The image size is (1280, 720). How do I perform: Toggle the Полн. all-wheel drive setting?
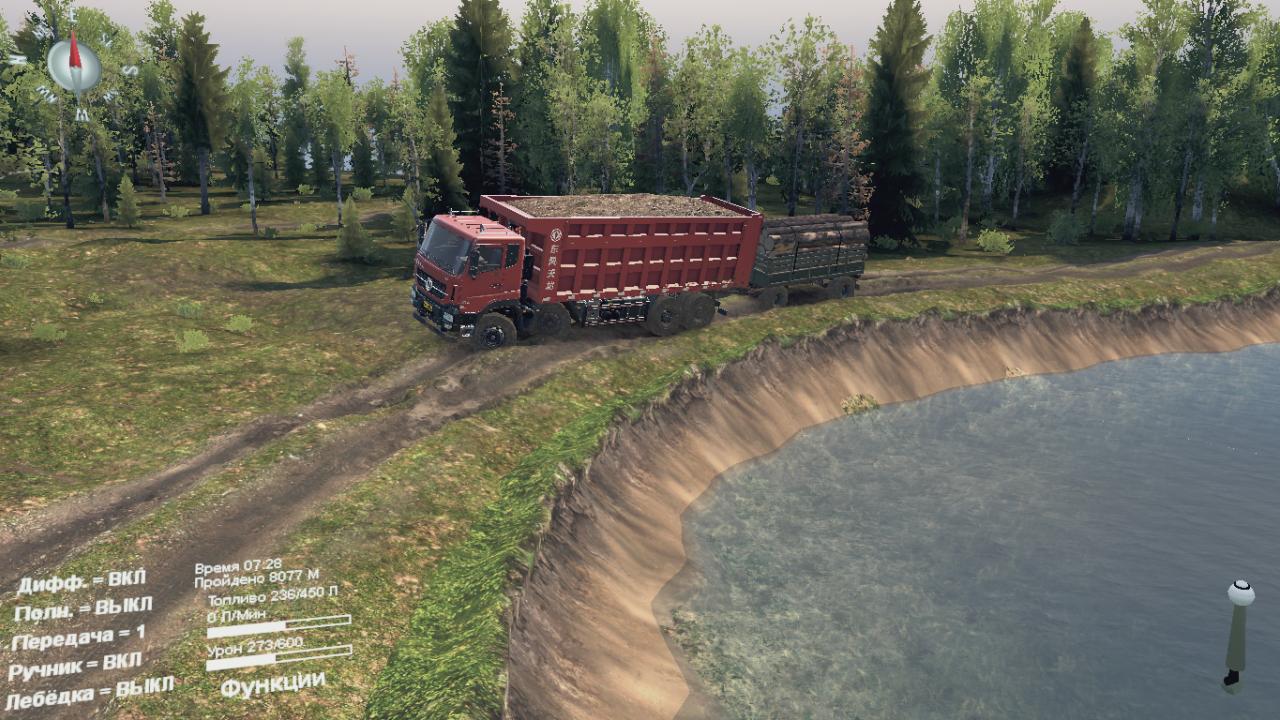pyautogui.click(x=83, y=608)
